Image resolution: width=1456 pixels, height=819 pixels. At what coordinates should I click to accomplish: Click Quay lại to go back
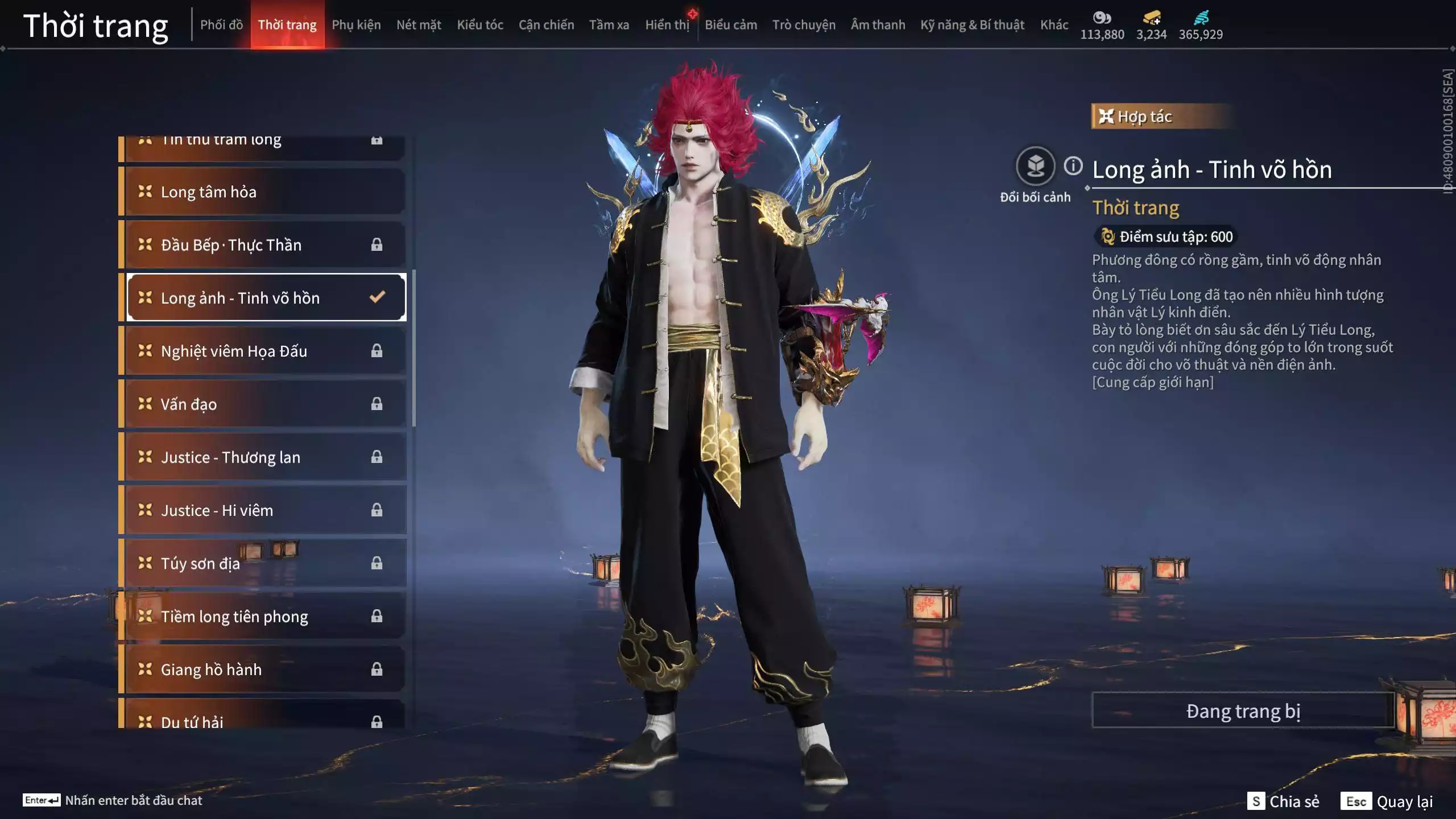click(1388, 801)
